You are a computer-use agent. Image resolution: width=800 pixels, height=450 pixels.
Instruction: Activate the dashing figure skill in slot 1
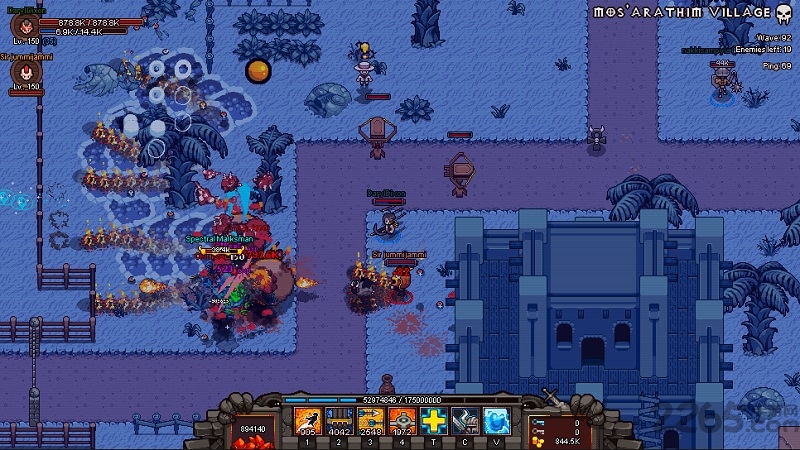pyautogui.click(x=307, y=421)
